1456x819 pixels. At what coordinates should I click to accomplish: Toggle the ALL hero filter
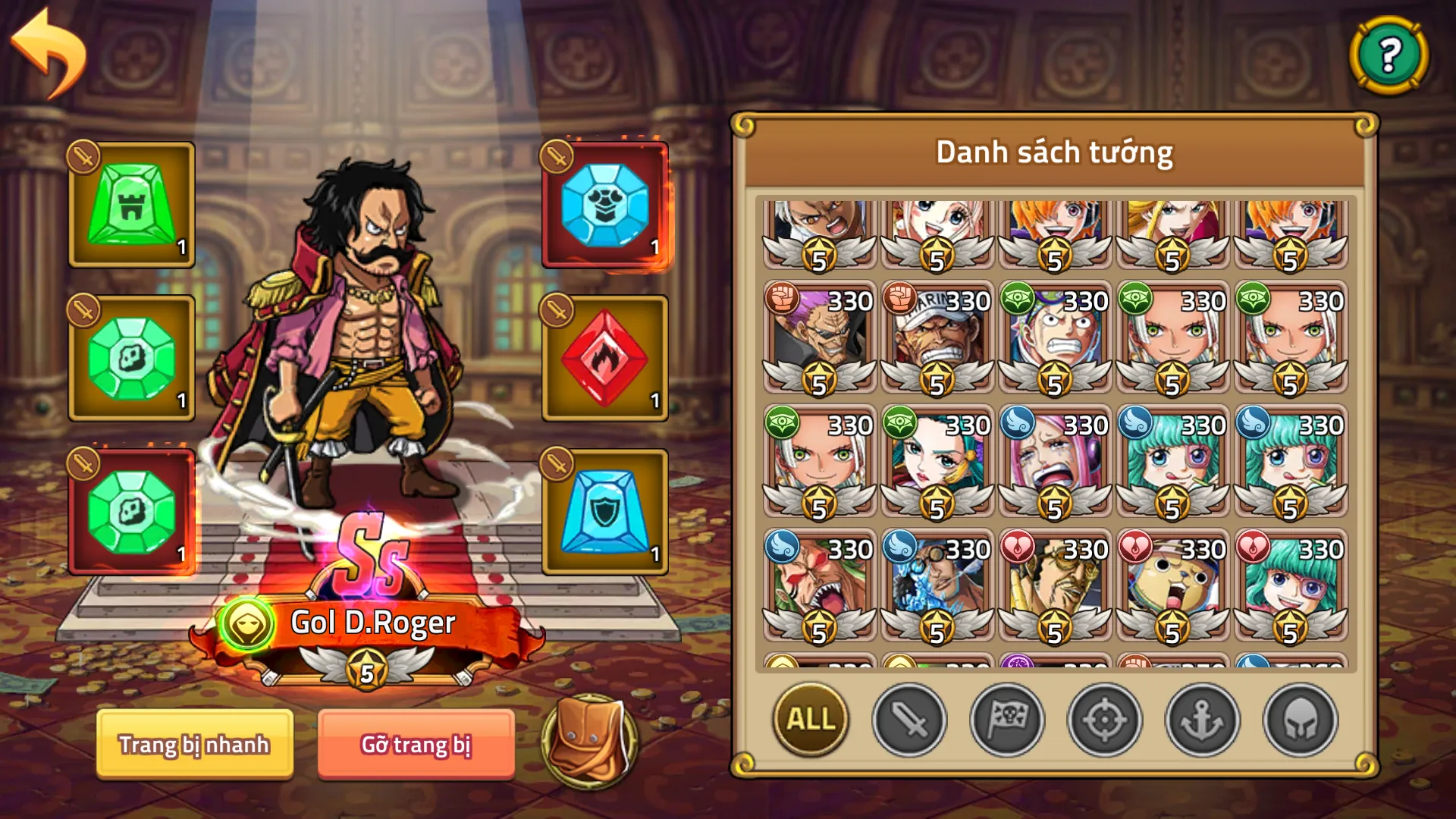(x=810, y=720)
